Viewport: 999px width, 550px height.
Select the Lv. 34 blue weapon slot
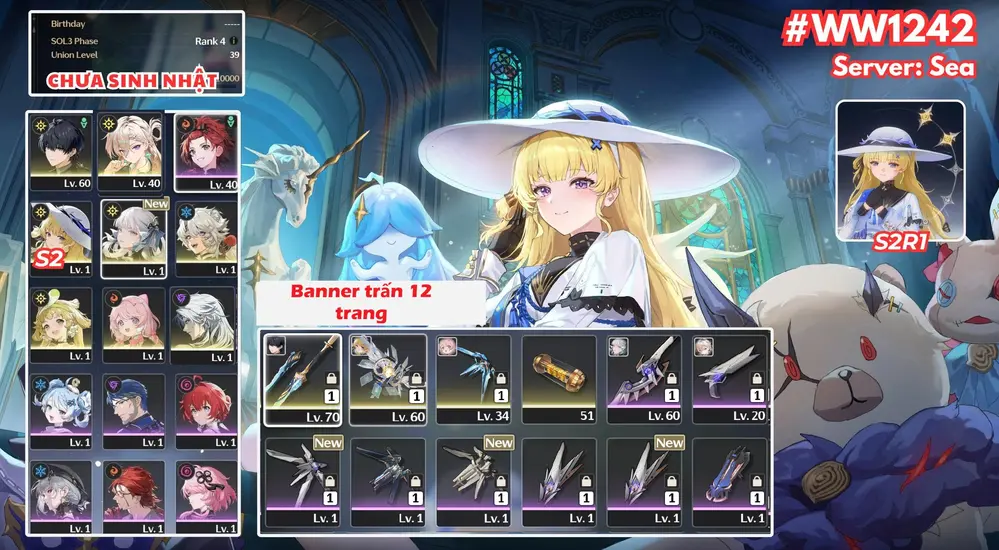click(474, 380)
